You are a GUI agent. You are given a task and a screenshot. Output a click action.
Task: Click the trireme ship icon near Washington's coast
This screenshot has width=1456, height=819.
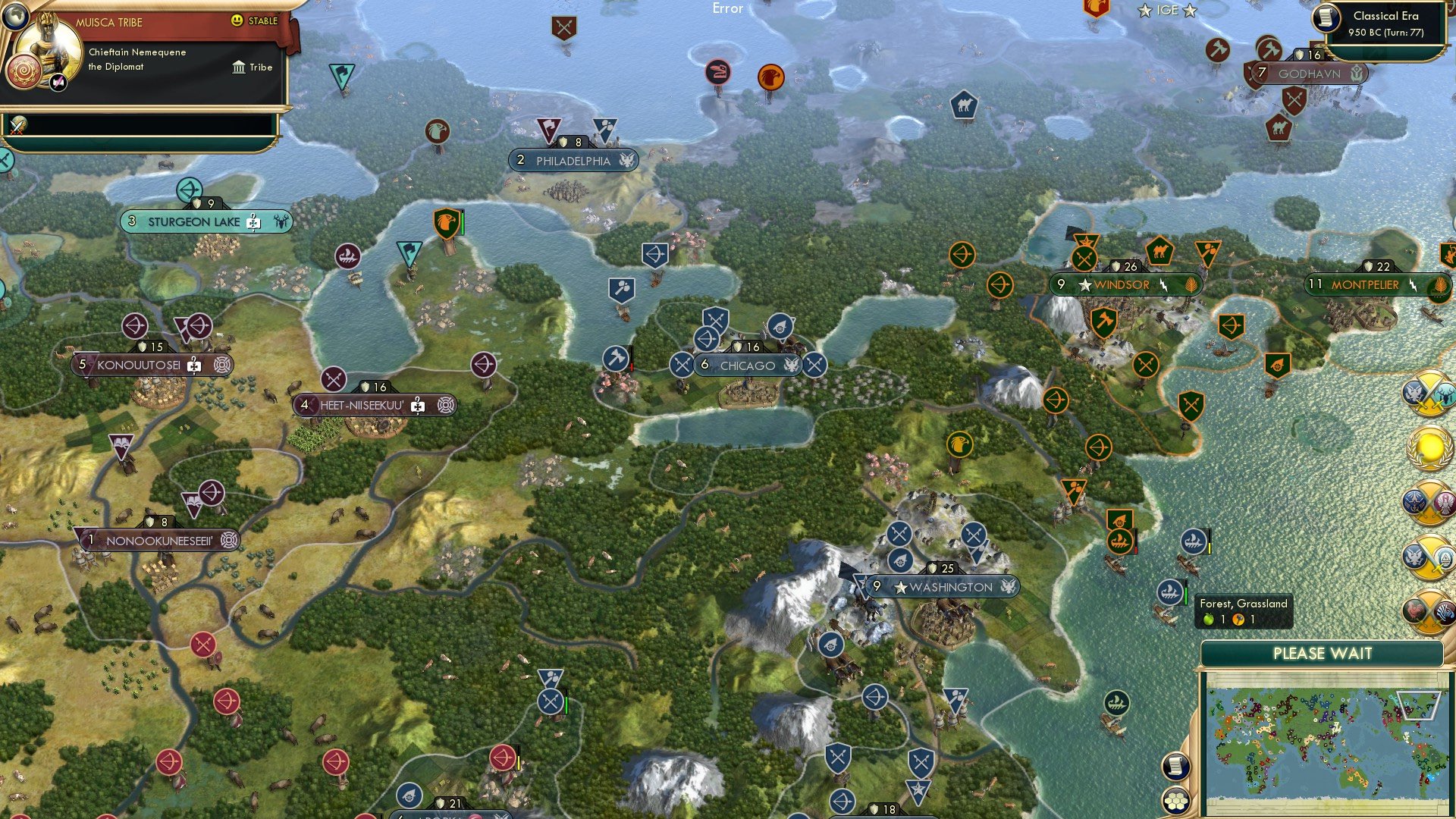point(1169,591)
